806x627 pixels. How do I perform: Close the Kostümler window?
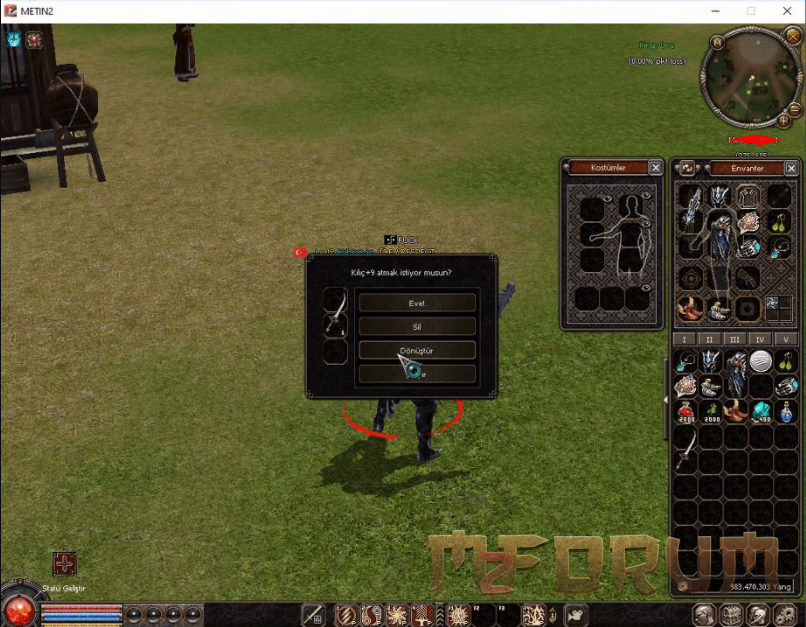pos(655,168)
